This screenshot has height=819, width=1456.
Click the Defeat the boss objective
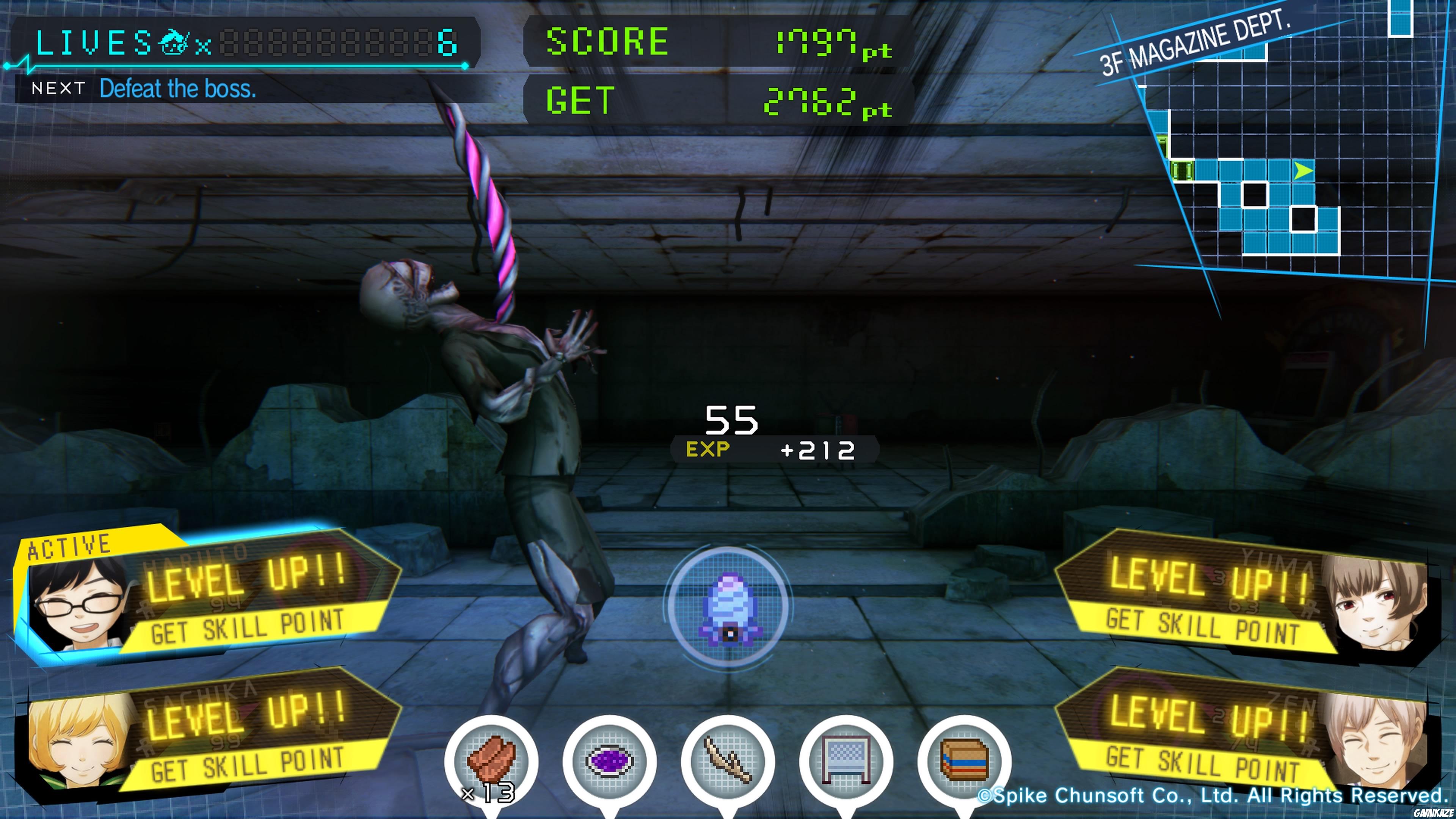[177, 89]
